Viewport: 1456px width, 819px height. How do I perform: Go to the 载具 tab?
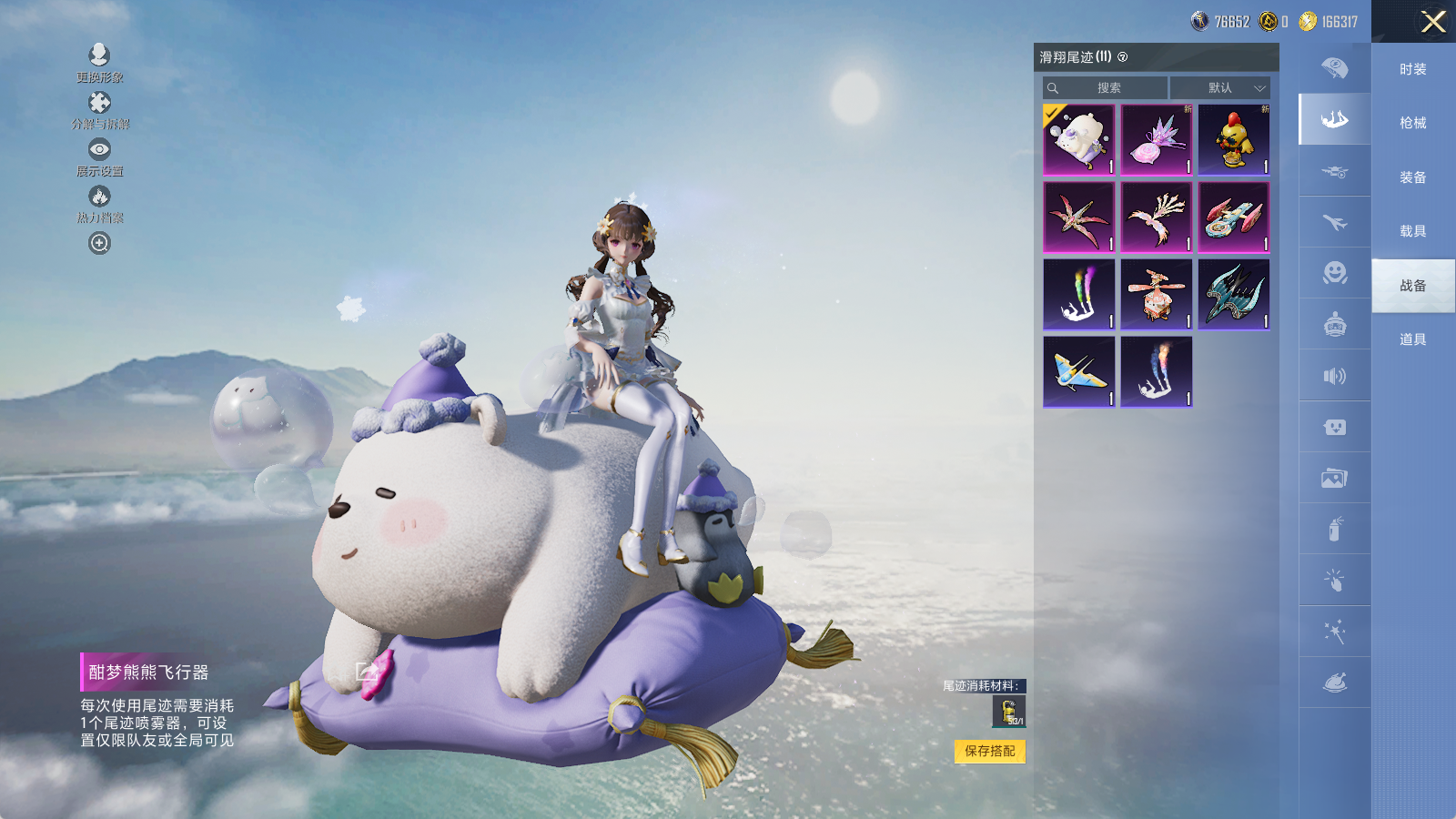[1412, 231]
